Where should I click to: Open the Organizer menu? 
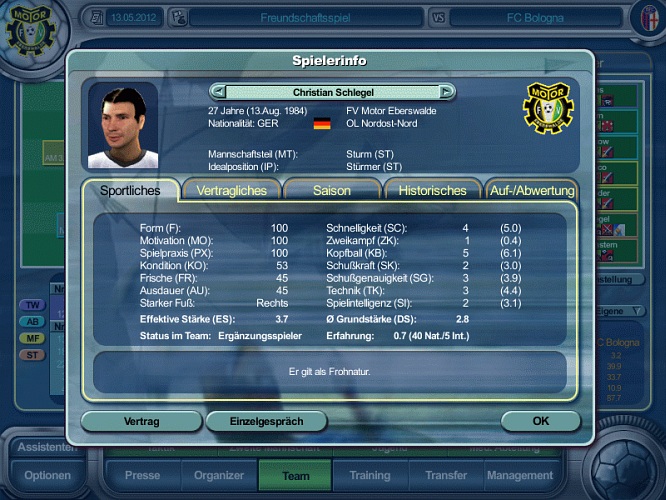[x=219, y=476]
